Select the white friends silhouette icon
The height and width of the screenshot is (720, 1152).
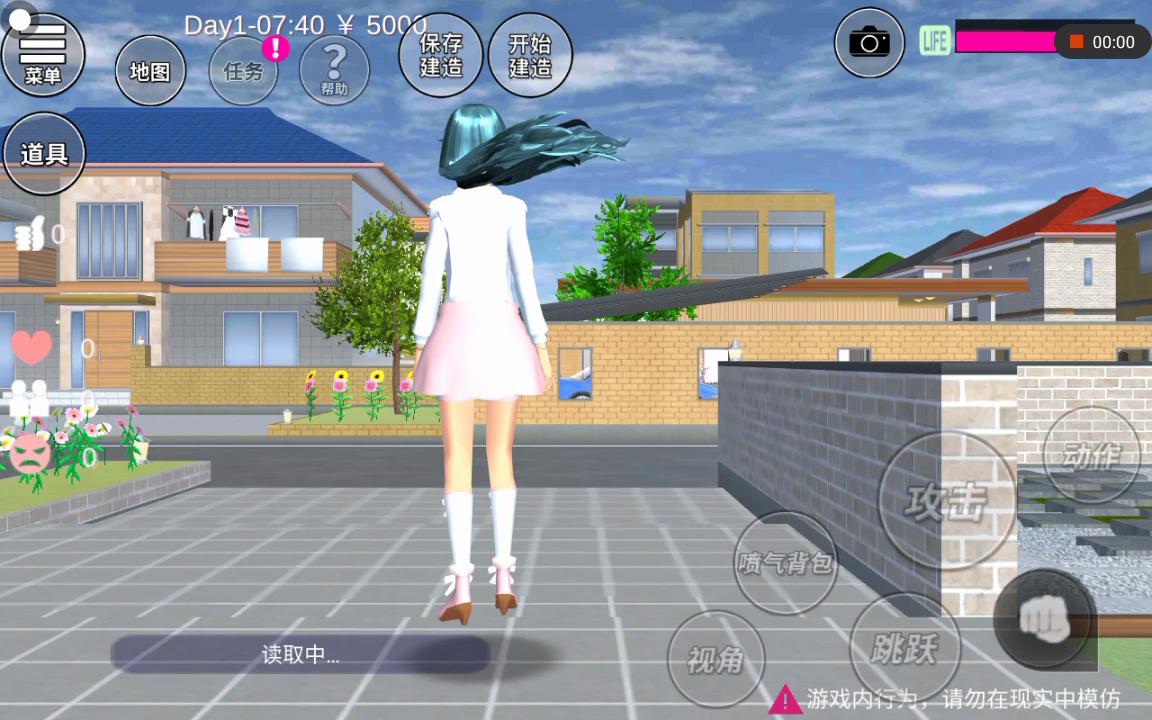[x=29, y=400]
